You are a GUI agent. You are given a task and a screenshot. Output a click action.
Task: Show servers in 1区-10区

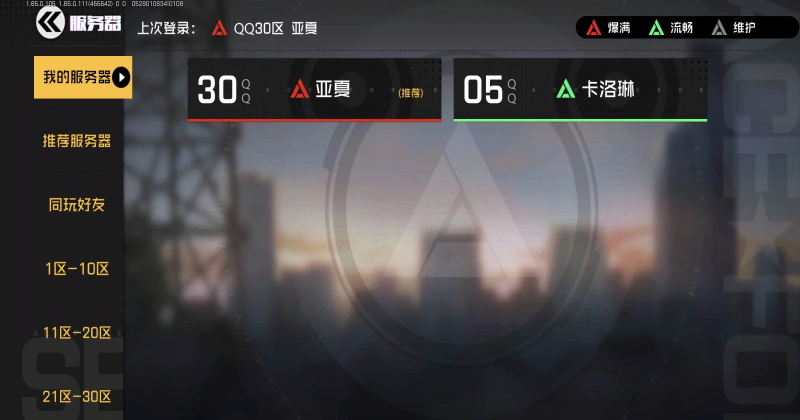pos(77,269)
